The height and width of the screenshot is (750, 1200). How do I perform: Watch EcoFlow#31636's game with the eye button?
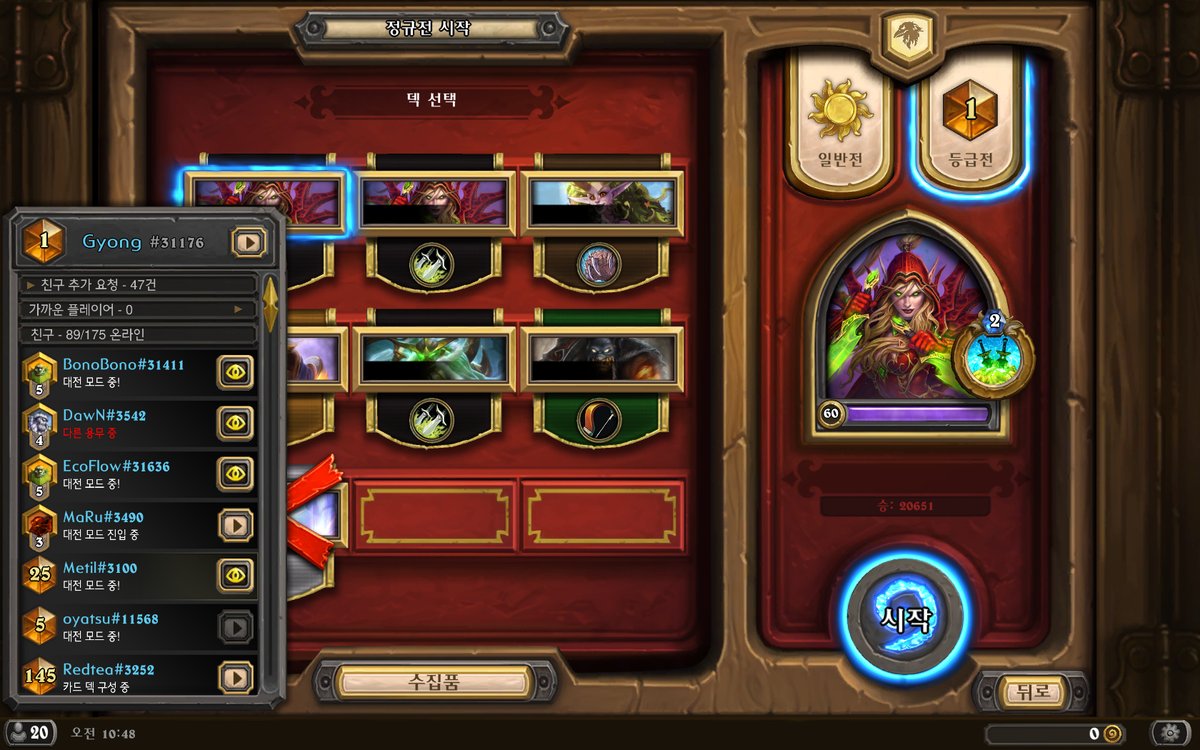point(235,474)
